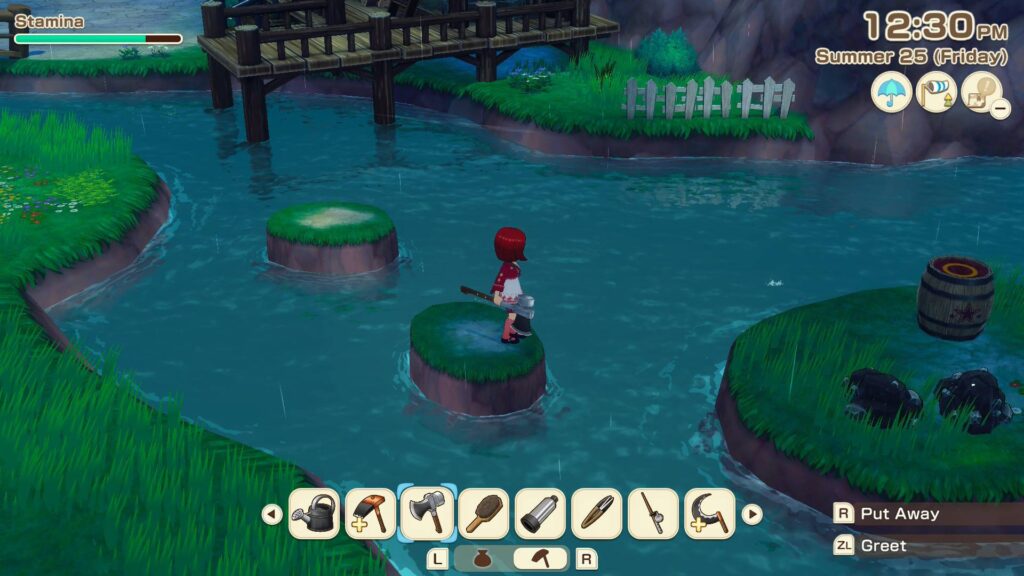The width and height of the screenshot is (1024, 576).
Task: Select the axe tool slot
Action: pyautogui.click(x=427, y=513)
